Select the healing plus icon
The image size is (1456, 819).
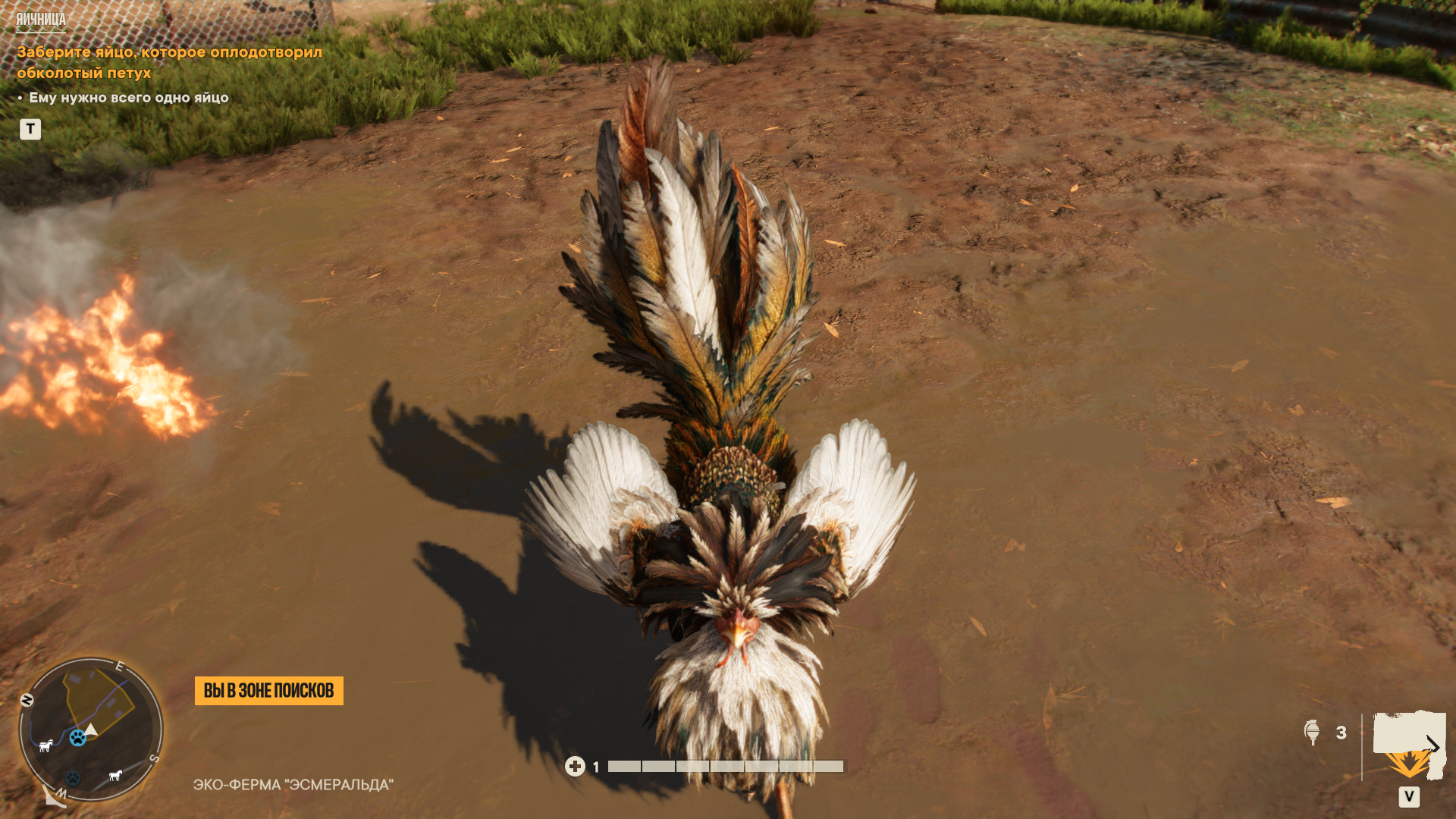pyautogui.click(x=575, y=767)
